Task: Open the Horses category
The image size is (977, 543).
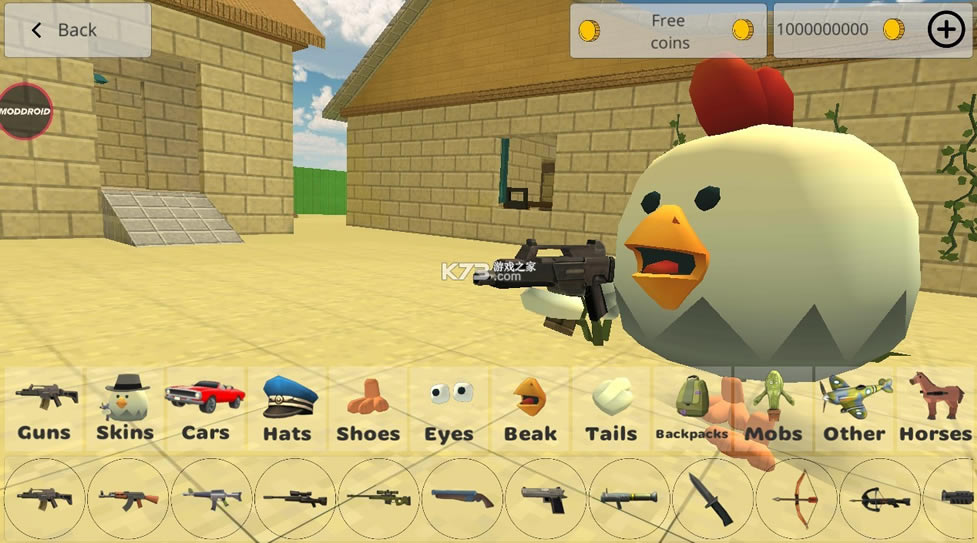Action: [x=935, y=409]
